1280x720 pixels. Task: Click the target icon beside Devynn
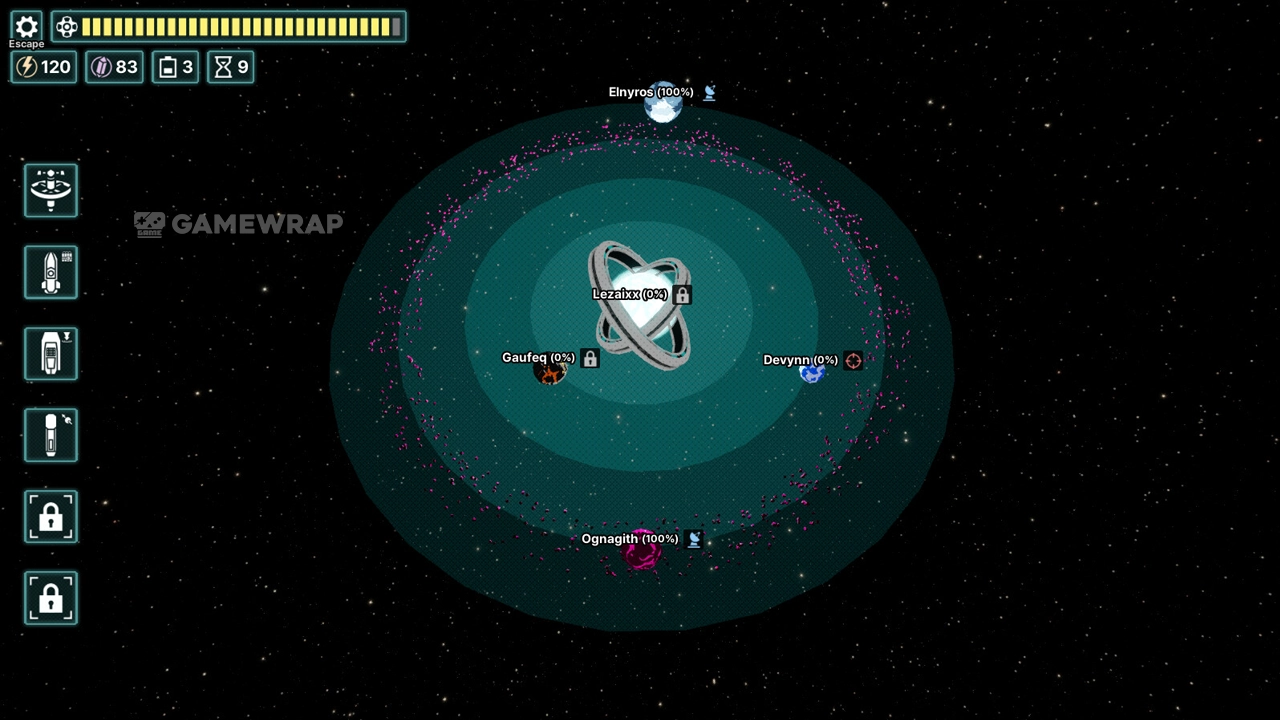853,360
